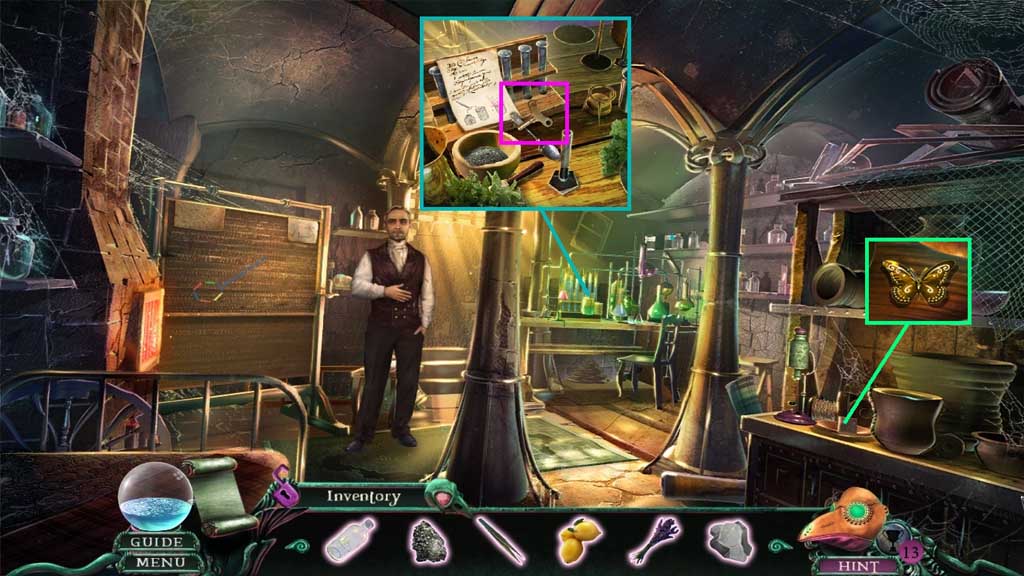Pick the tweezers from inventory

click(x=499, y=540)
